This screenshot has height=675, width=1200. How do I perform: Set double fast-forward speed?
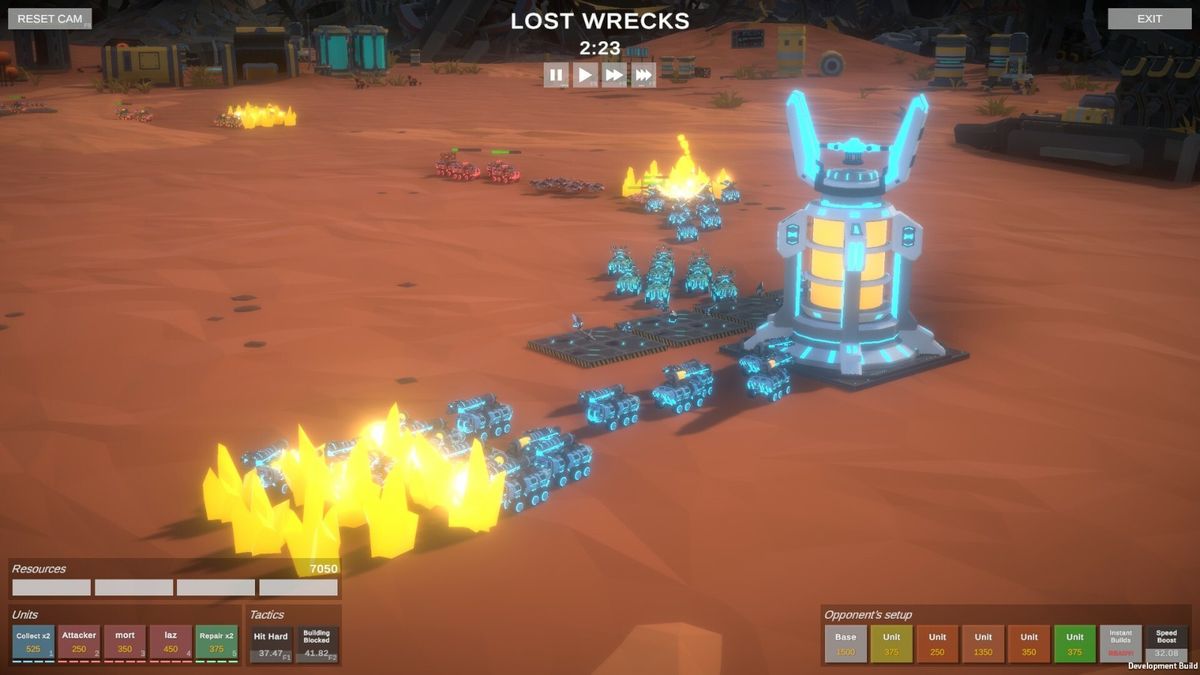click(614, 75)
